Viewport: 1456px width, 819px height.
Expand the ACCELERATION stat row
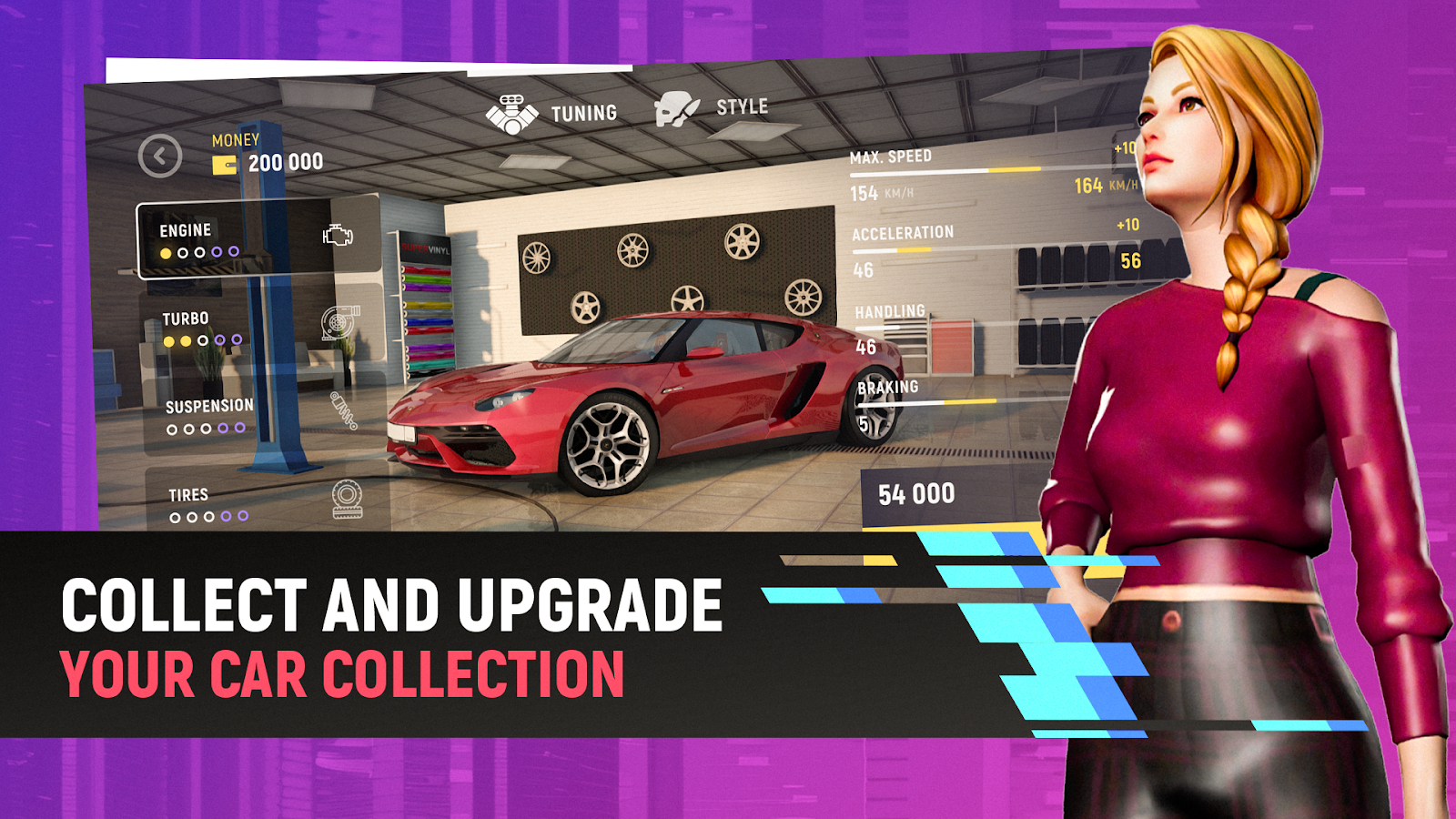pyautogui.click(x=910, y=242)
